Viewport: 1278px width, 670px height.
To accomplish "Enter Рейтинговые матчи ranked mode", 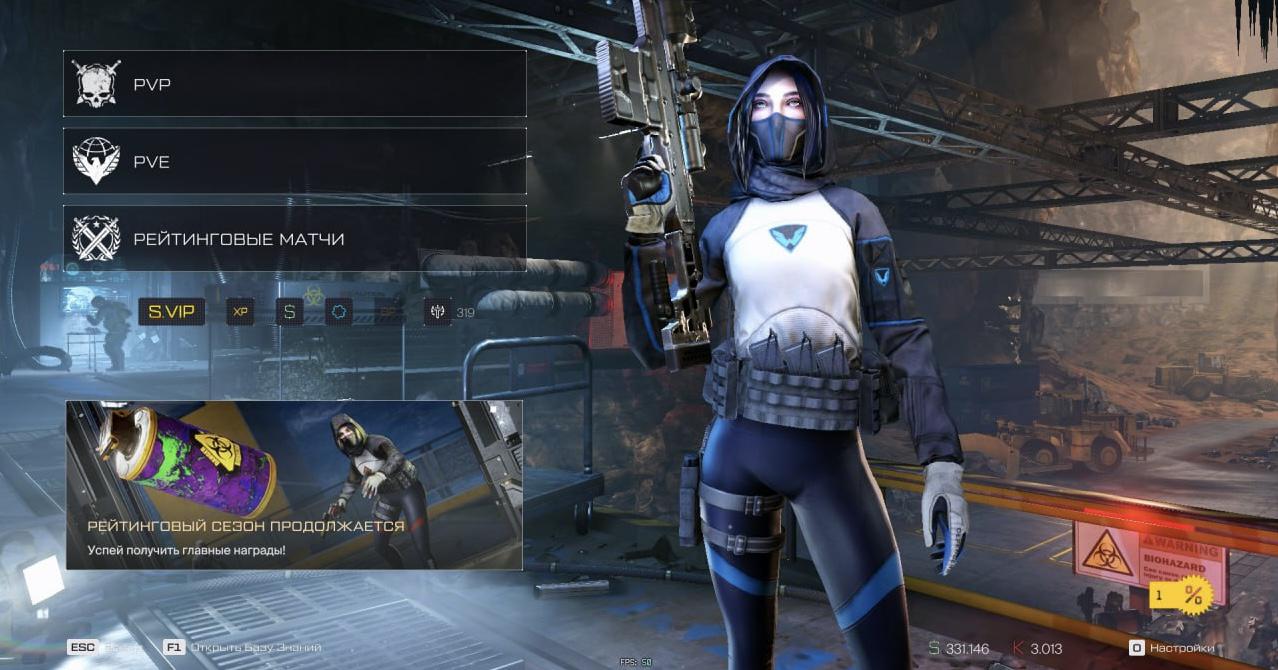I will [x=294, y=239].
